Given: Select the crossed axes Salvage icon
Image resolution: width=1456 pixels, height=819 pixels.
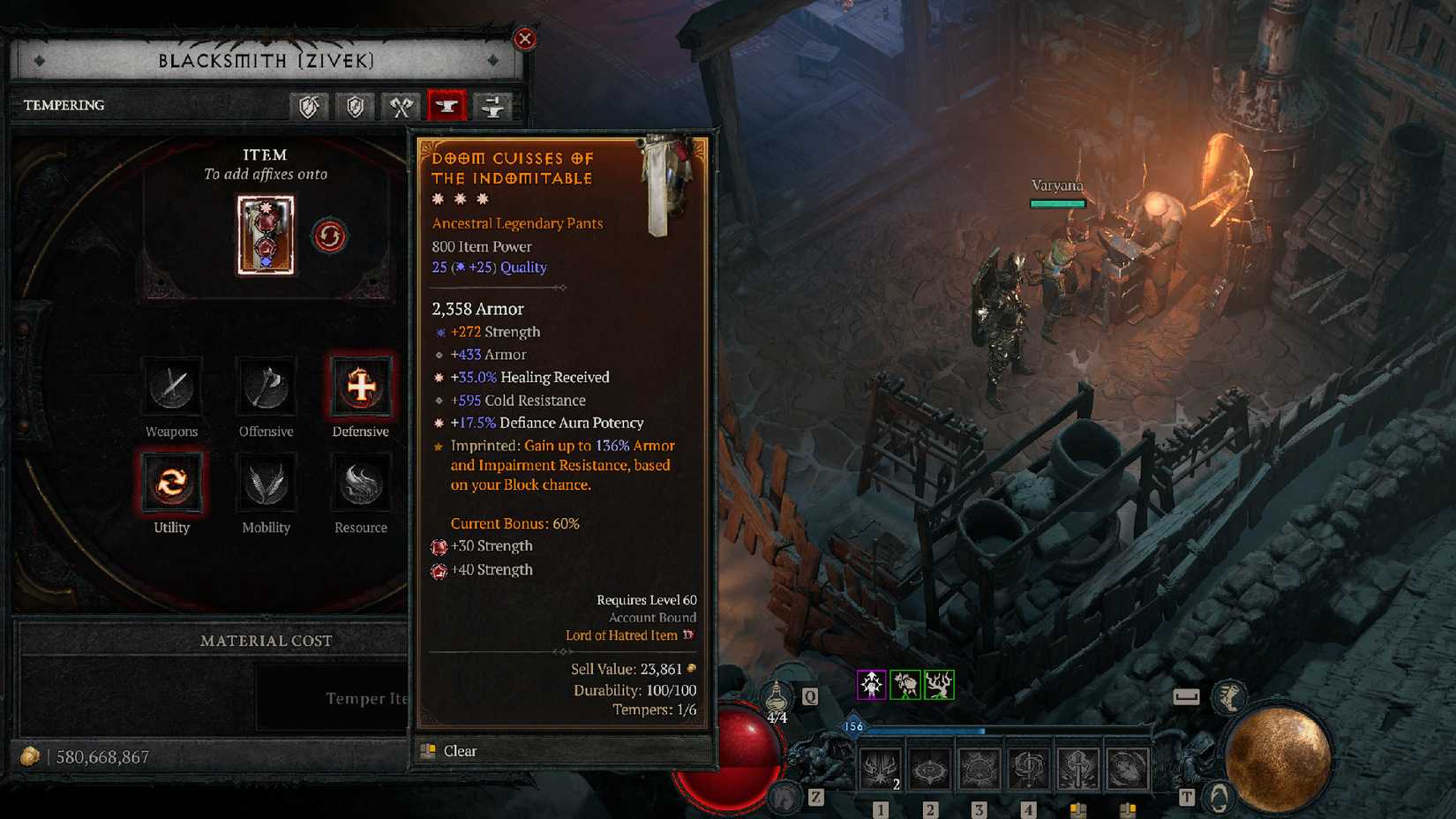Looking at the screenshot, I should (401, 106).
